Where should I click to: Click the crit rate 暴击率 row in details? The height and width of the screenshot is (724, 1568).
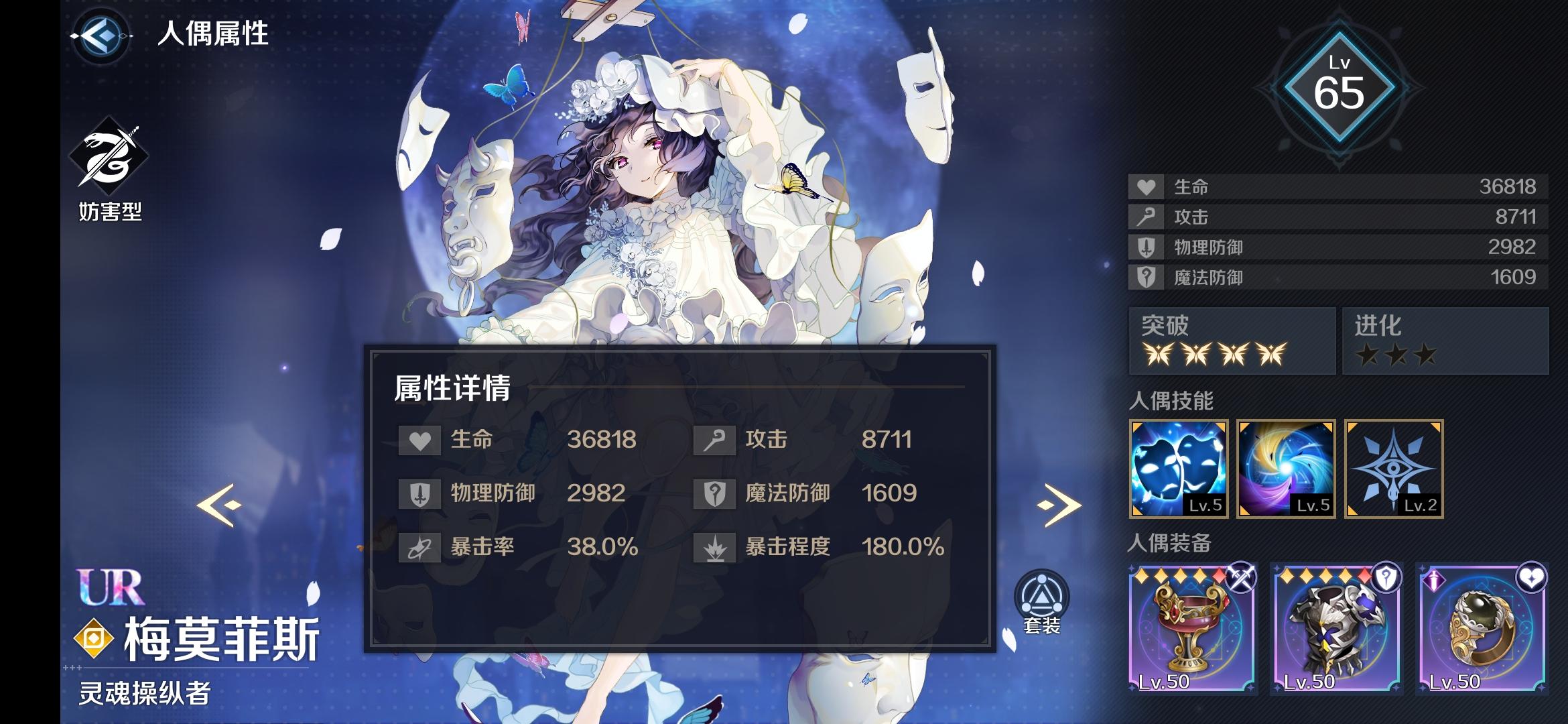coord(482,546)
